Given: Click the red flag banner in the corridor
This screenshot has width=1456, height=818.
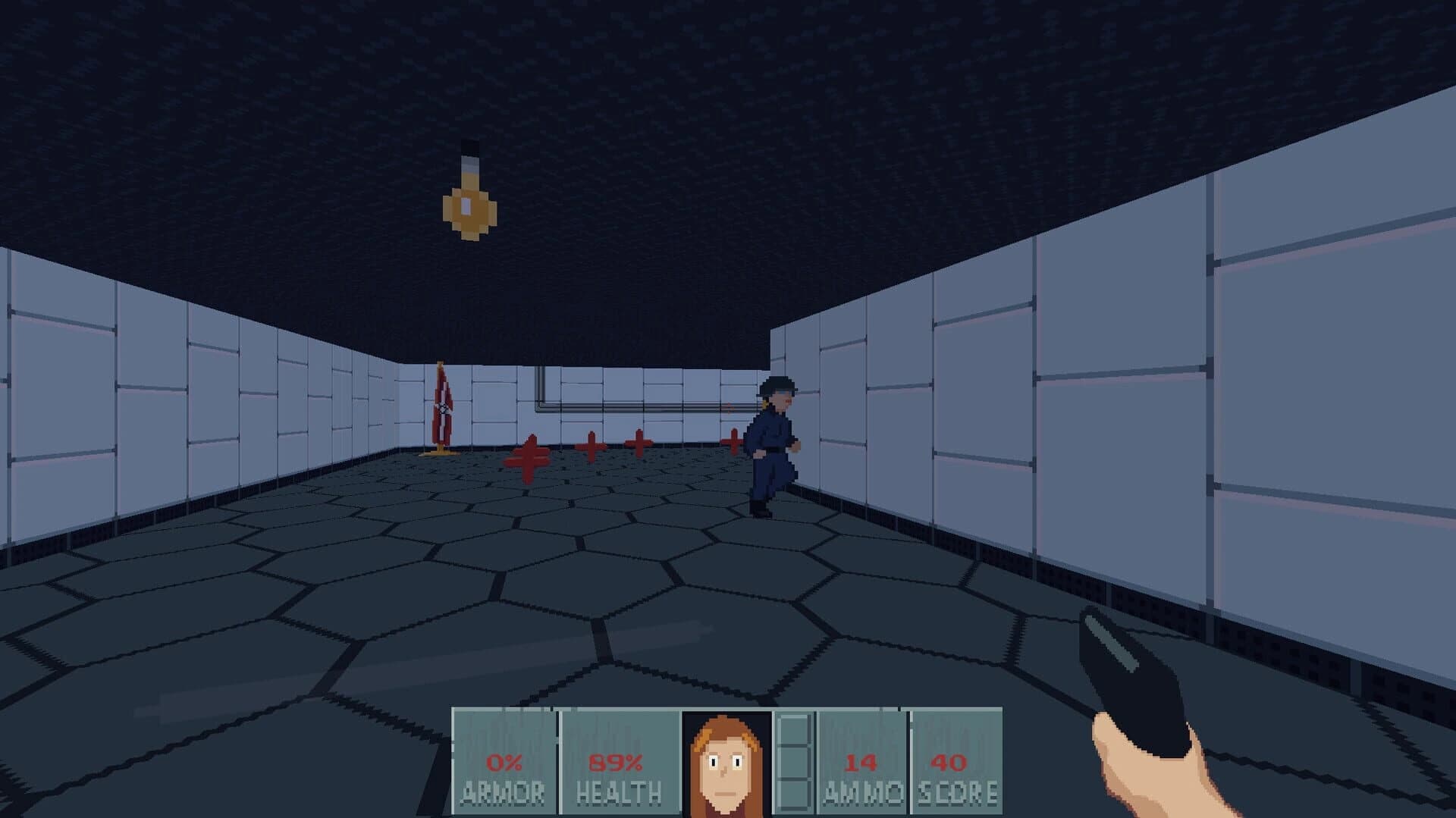Looking at the screenshot, I should point(442,406).
